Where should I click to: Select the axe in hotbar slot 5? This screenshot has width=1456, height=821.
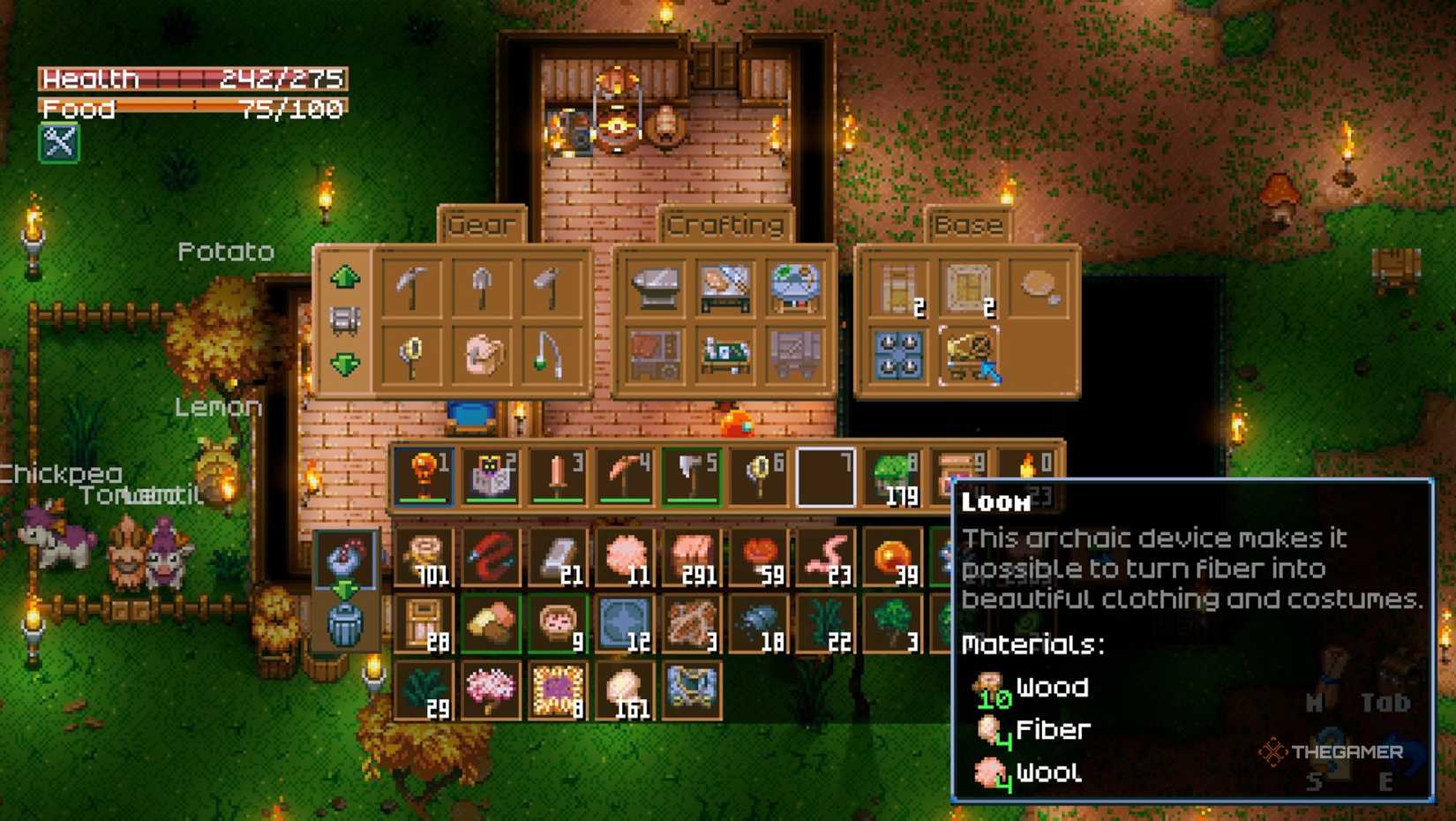692,477
